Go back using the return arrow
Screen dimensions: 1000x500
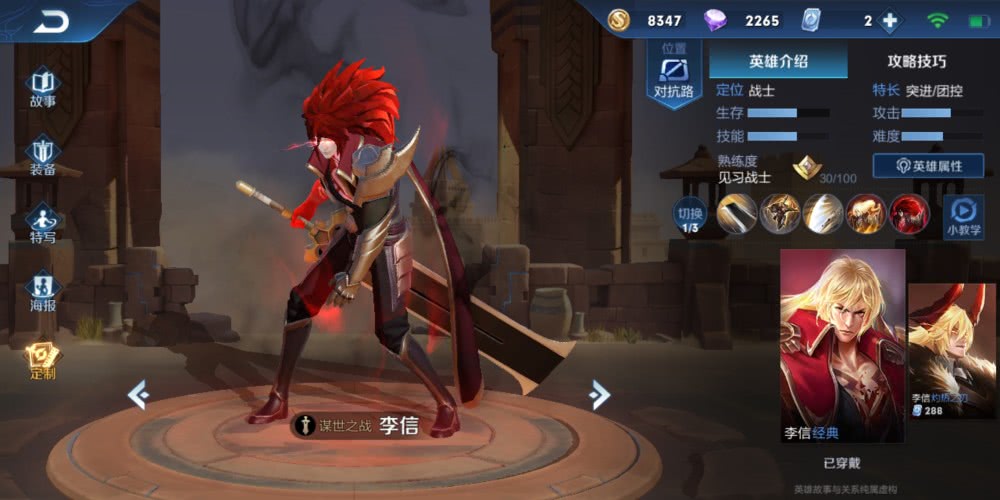pyautogui.click(x=50, y=21)
